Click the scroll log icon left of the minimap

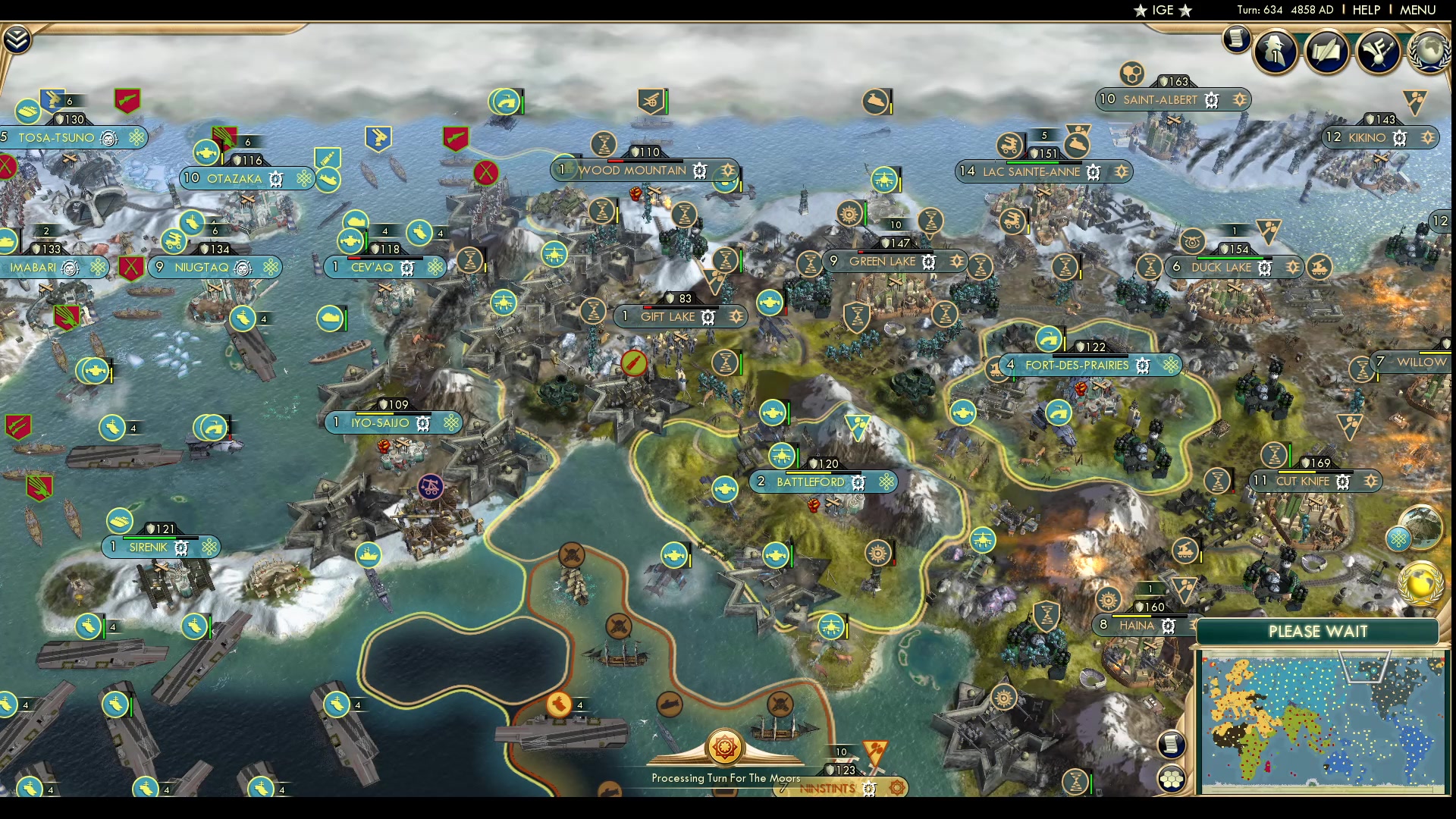point(1171,744)
